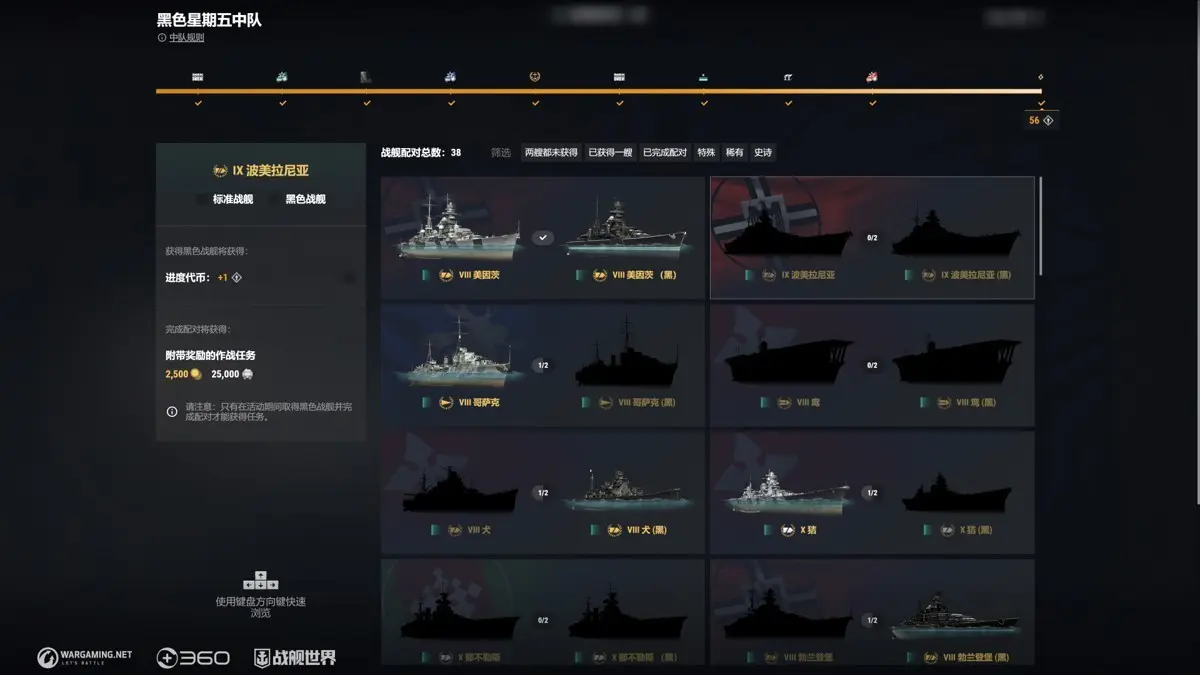Apply the 已获得一艘 filter
The image size is (1200, 675).
point(610,152)
